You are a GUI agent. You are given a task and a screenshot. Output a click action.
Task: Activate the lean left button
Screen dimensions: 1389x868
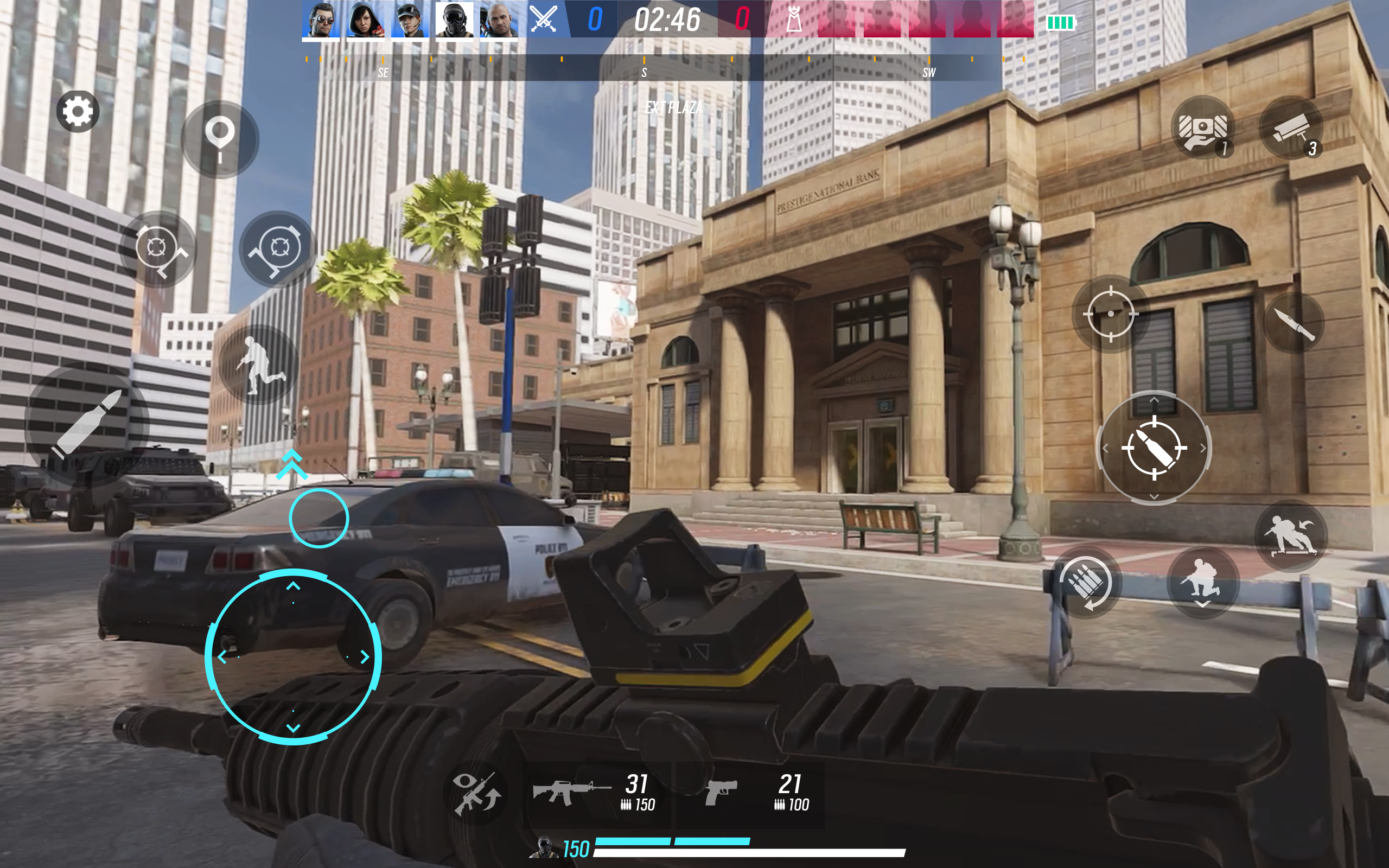[x=158, y=248]
